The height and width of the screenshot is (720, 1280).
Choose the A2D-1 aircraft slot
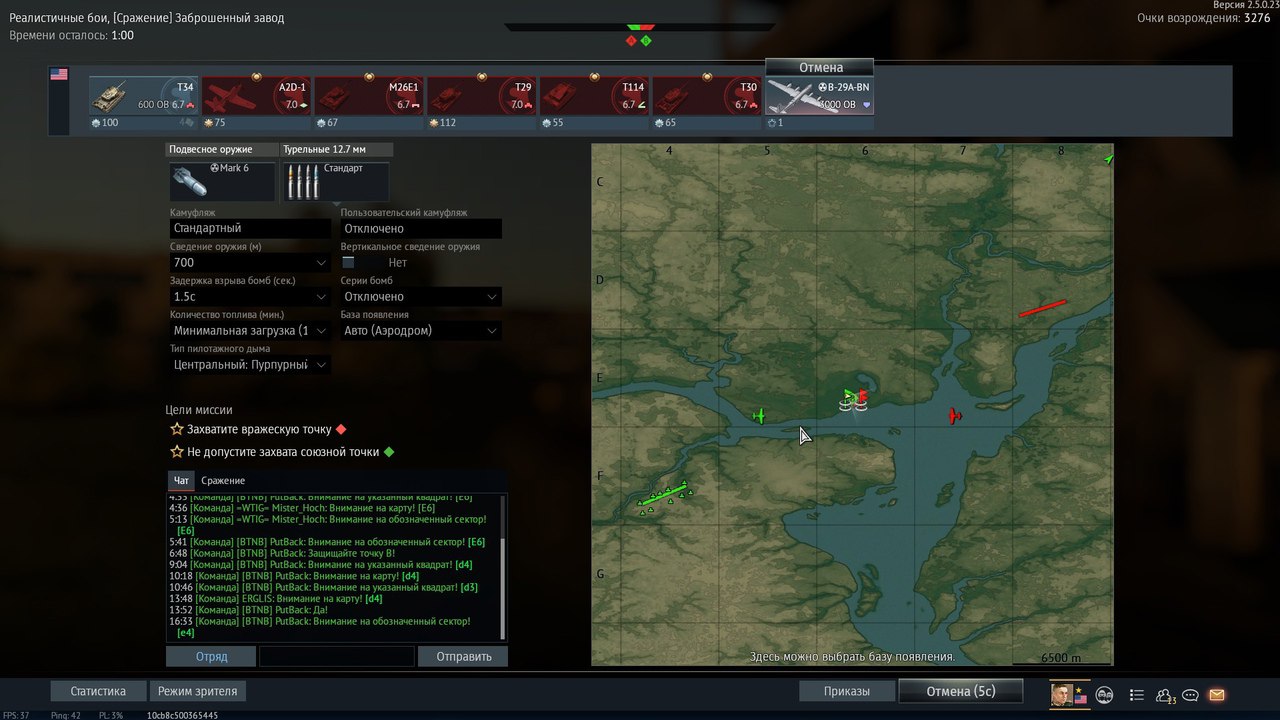point(256,97)
